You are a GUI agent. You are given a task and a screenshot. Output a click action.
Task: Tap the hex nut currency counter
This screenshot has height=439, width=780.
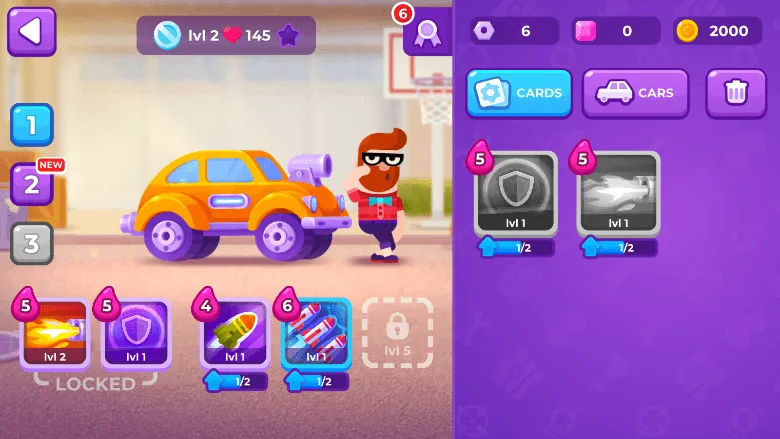click(x=514, y=31)
